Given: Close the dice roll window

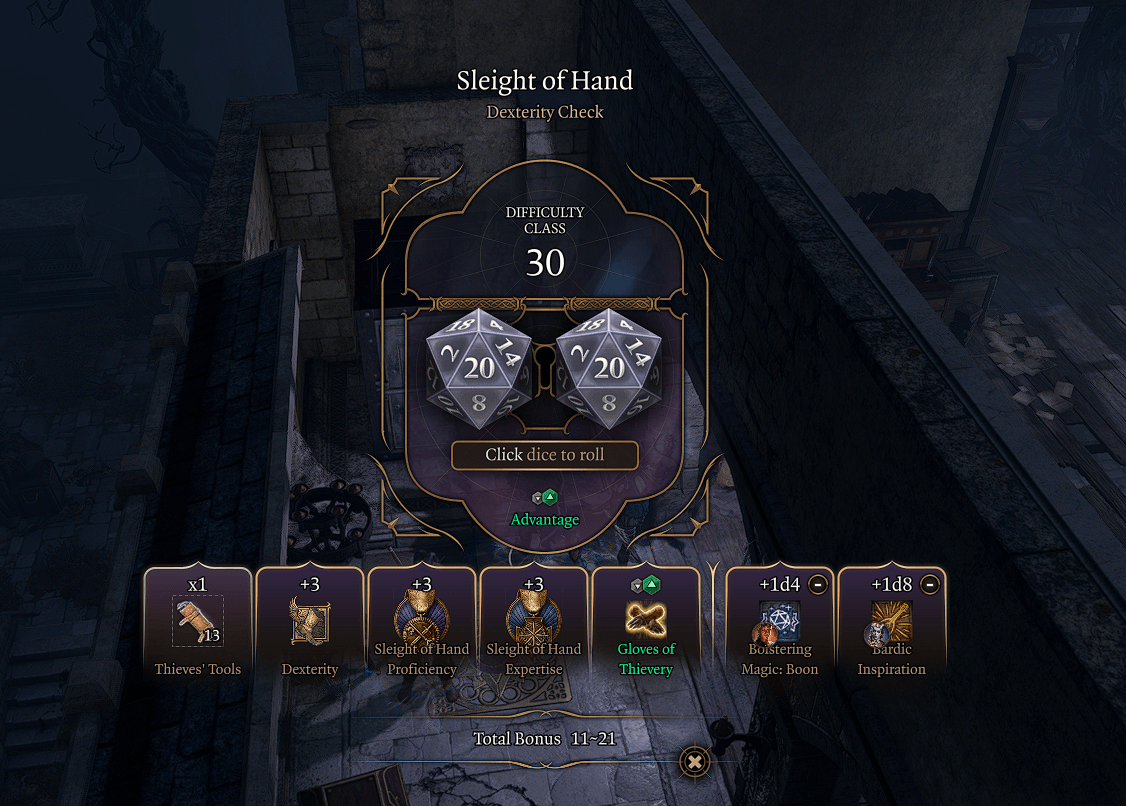Looking at the screenshot, I should coord(695,762).
